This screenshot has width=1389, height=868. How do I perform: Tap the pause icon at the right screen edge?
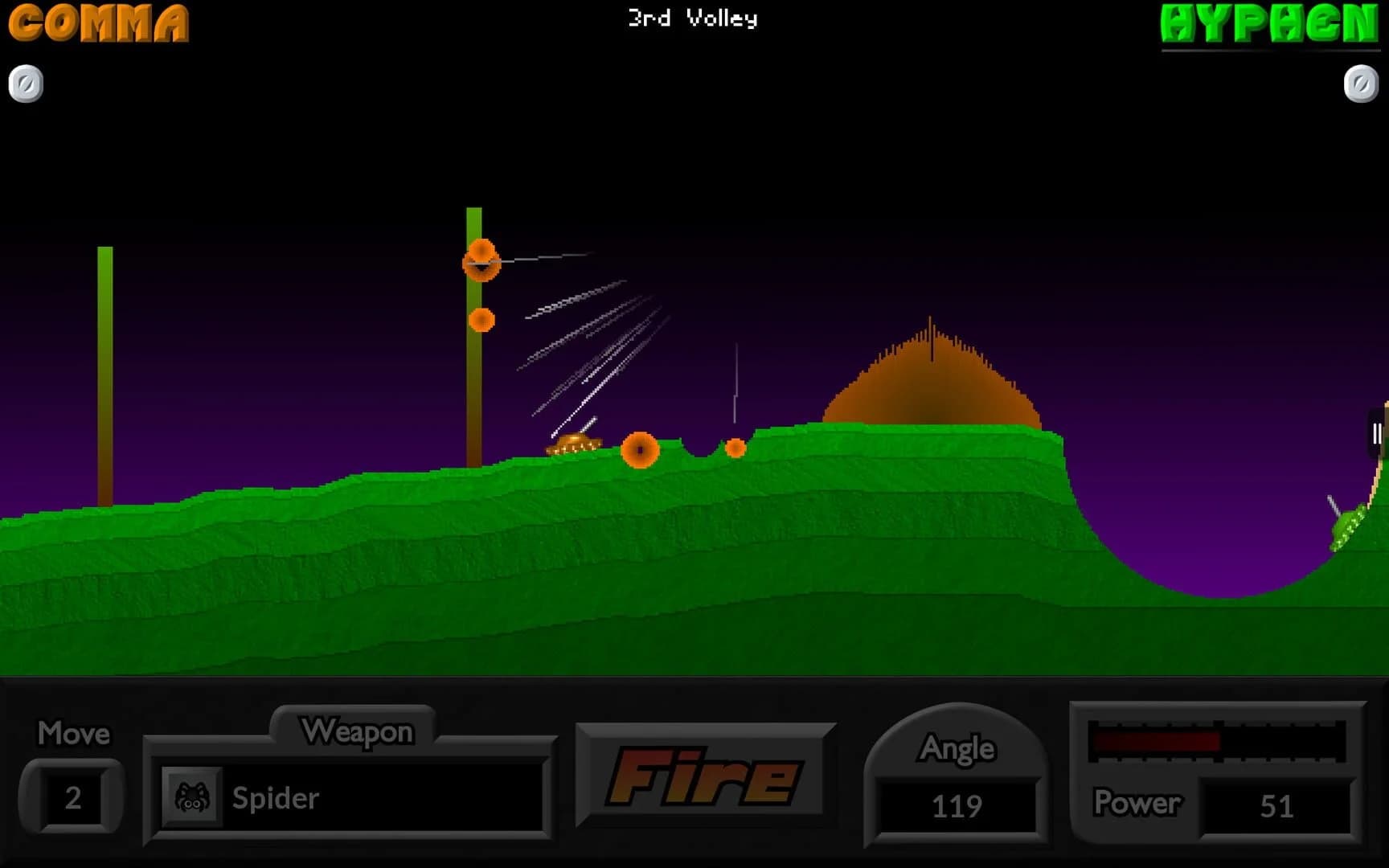point(1376,434)
